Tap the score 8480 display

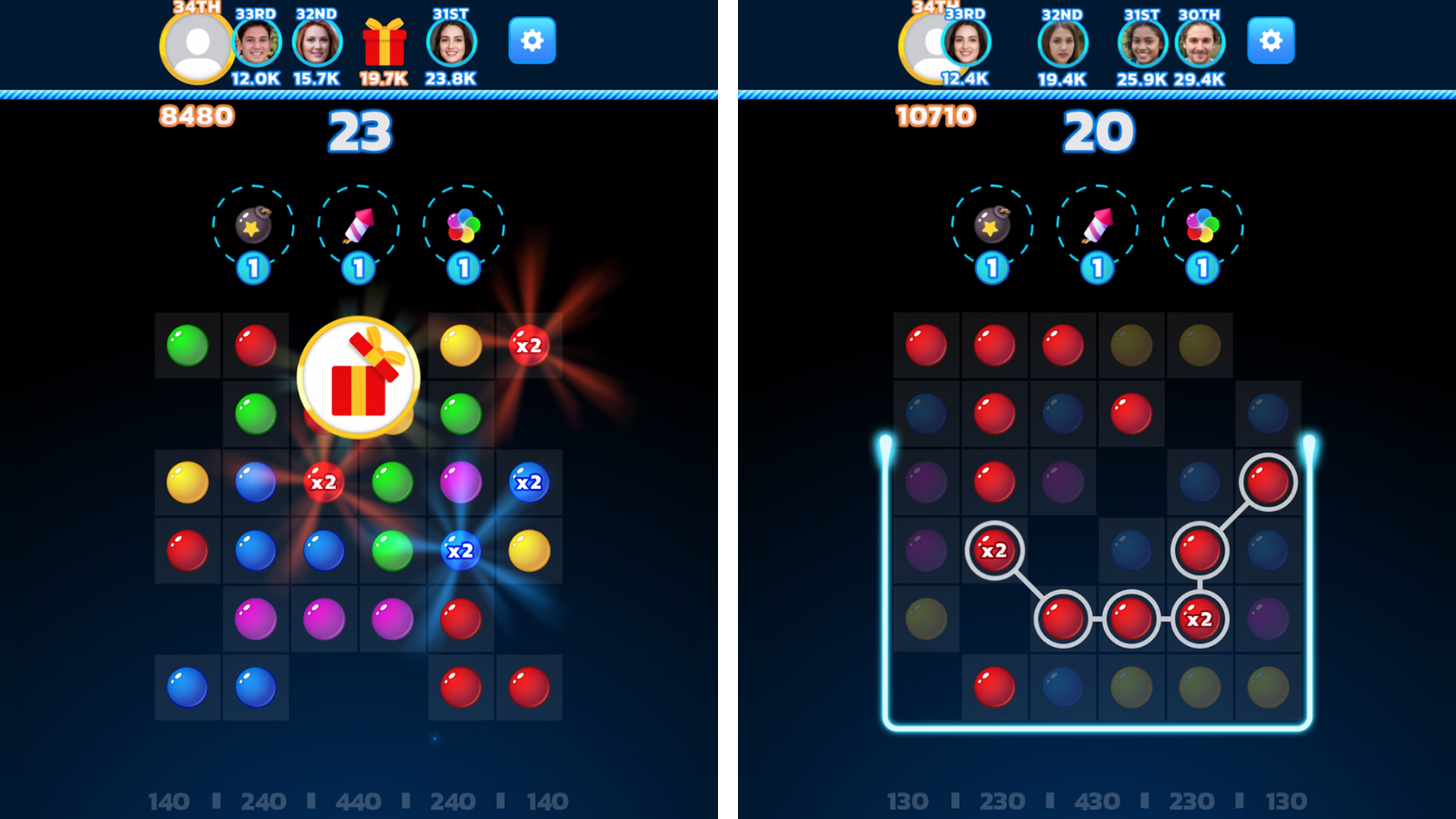pyautogui.click(x=196, y=114)
